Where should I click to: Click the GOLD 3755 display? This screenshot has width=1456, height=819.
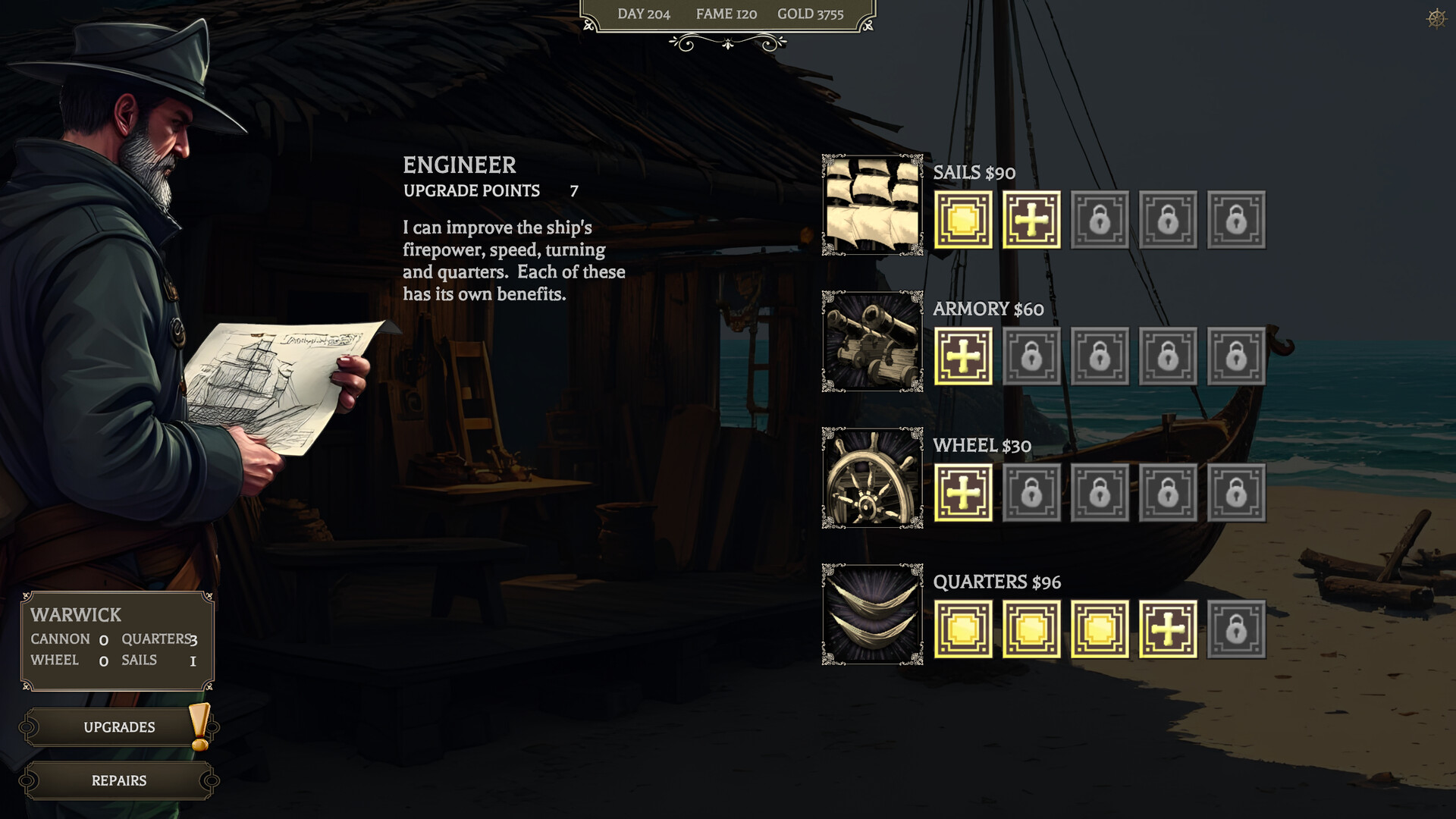tap(811, 14)
